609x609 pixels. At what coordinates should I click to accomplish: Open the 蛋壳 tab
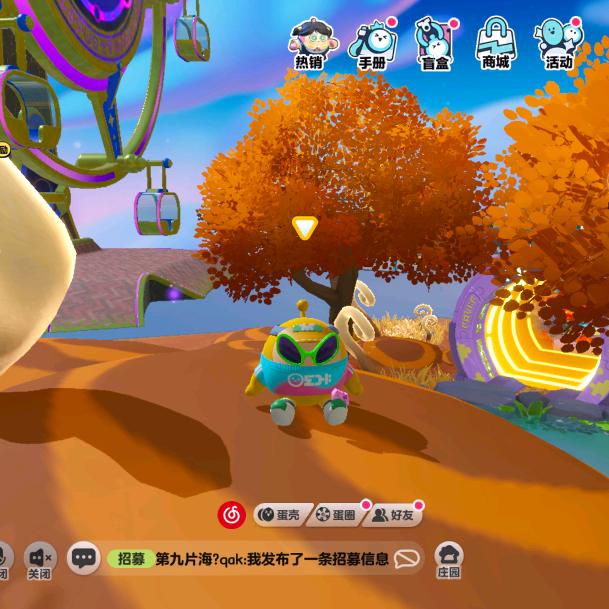(279, 515)
